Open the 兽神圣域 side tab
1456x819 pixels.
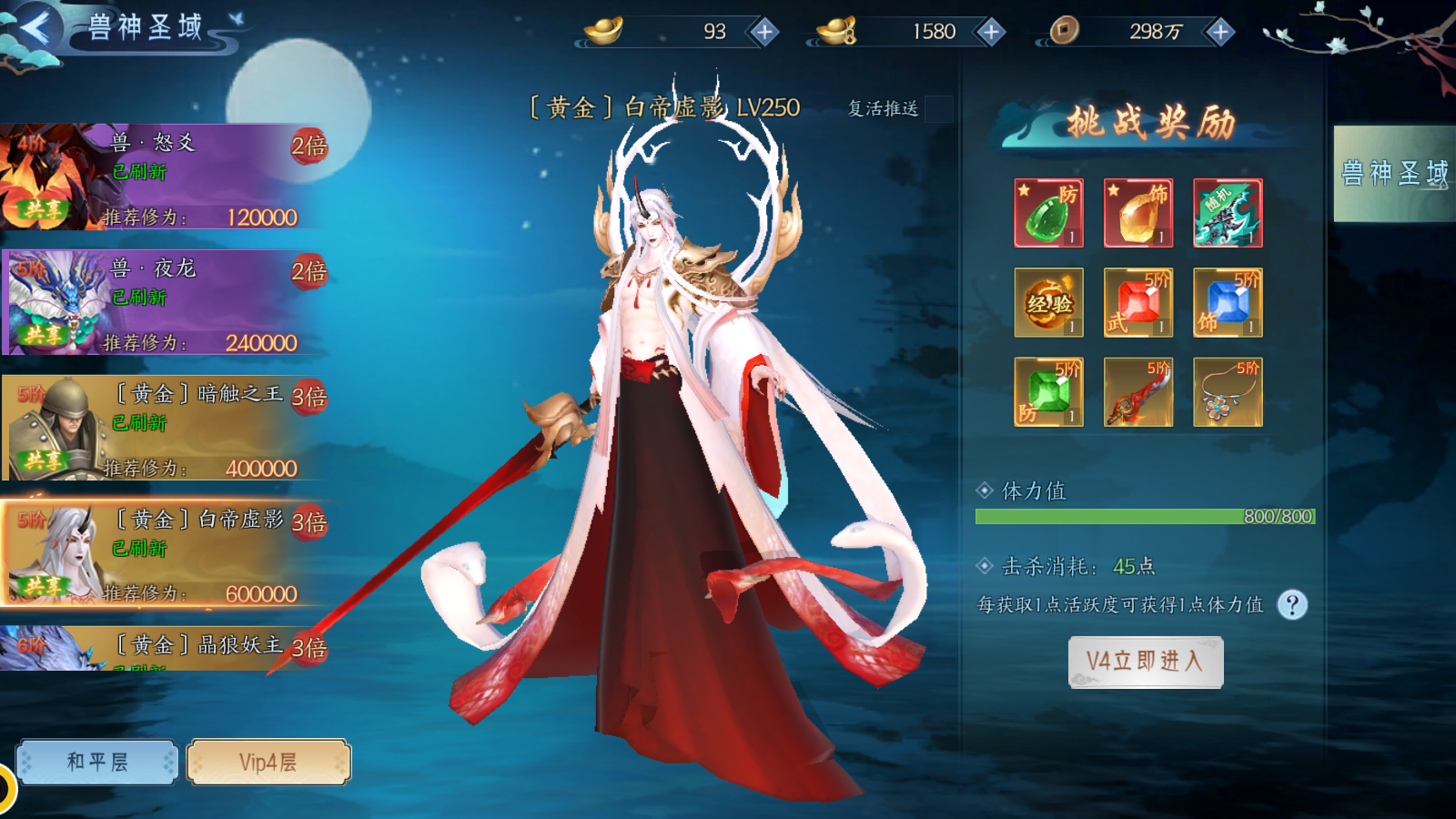click(x=1394, y=174)
